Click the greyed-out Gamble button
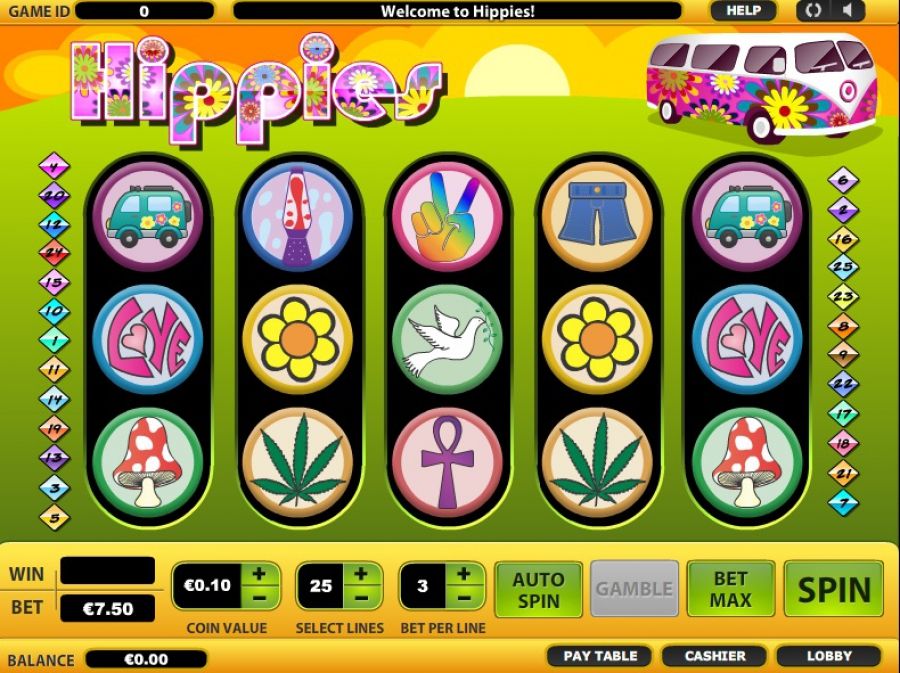900x673 pixels. click(634, 589)
